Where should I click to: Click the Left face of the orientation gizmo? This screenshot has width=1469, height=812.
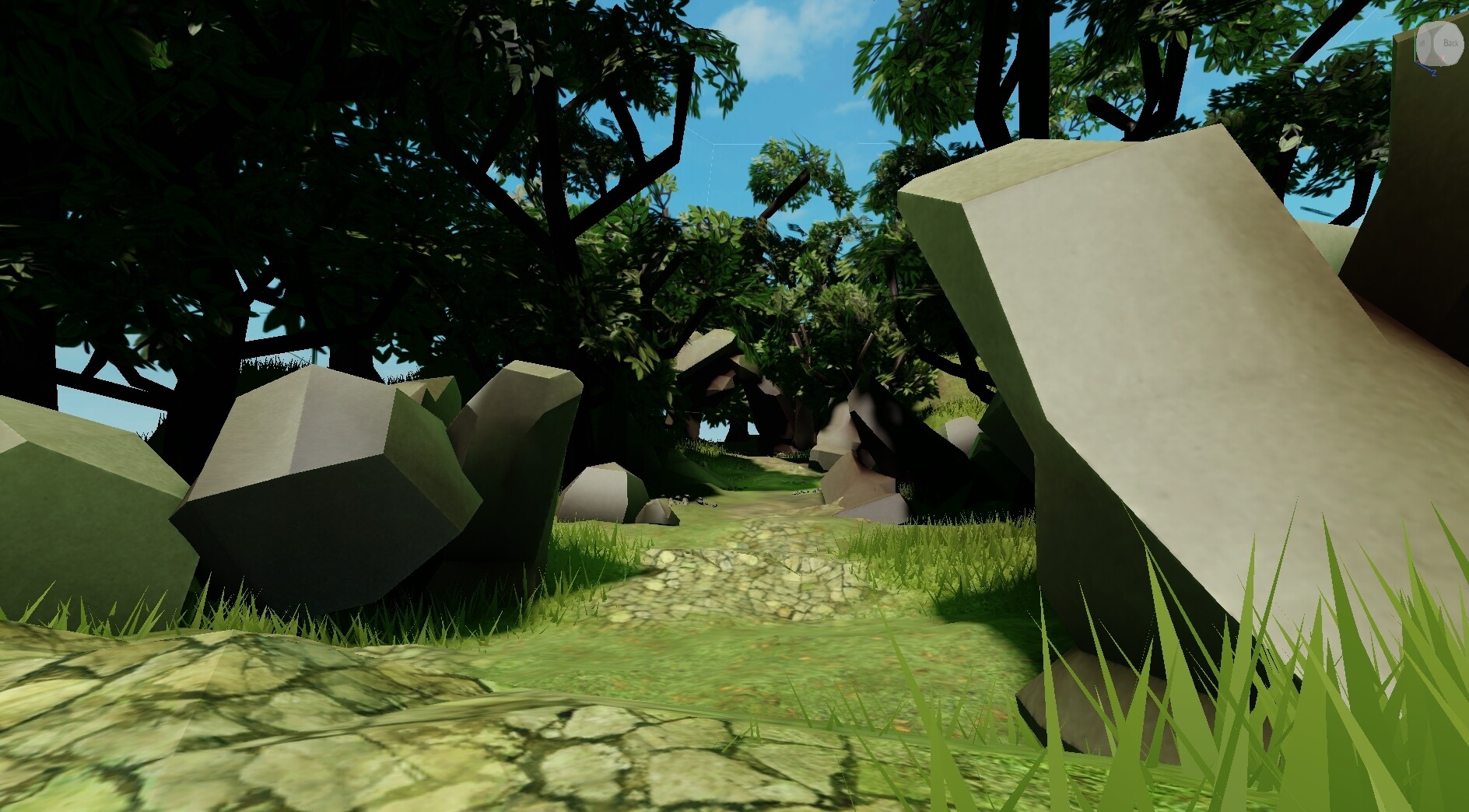pos(1423,43)
